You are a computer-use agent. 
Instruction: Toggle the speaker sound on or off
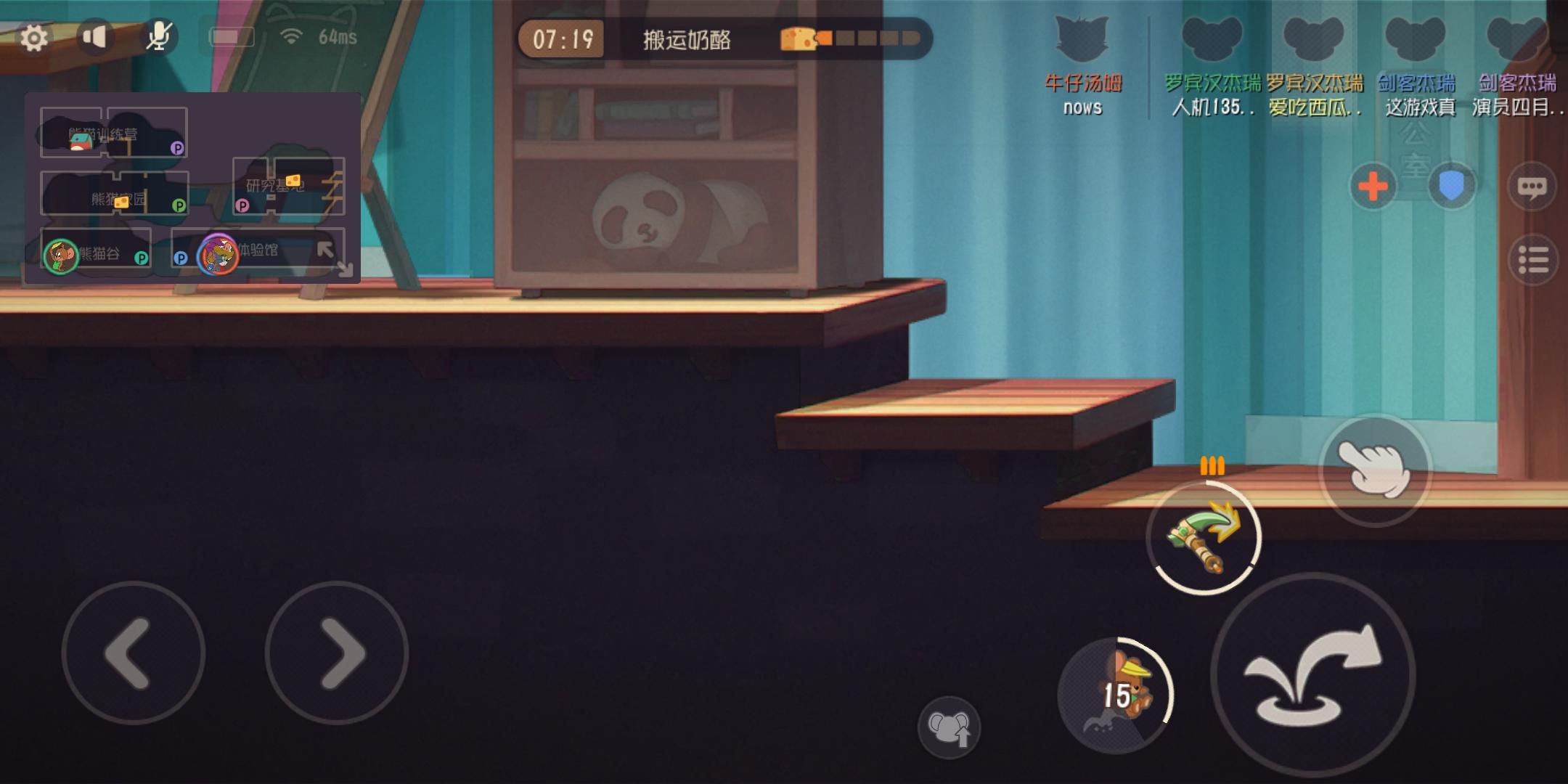[94, 36]
